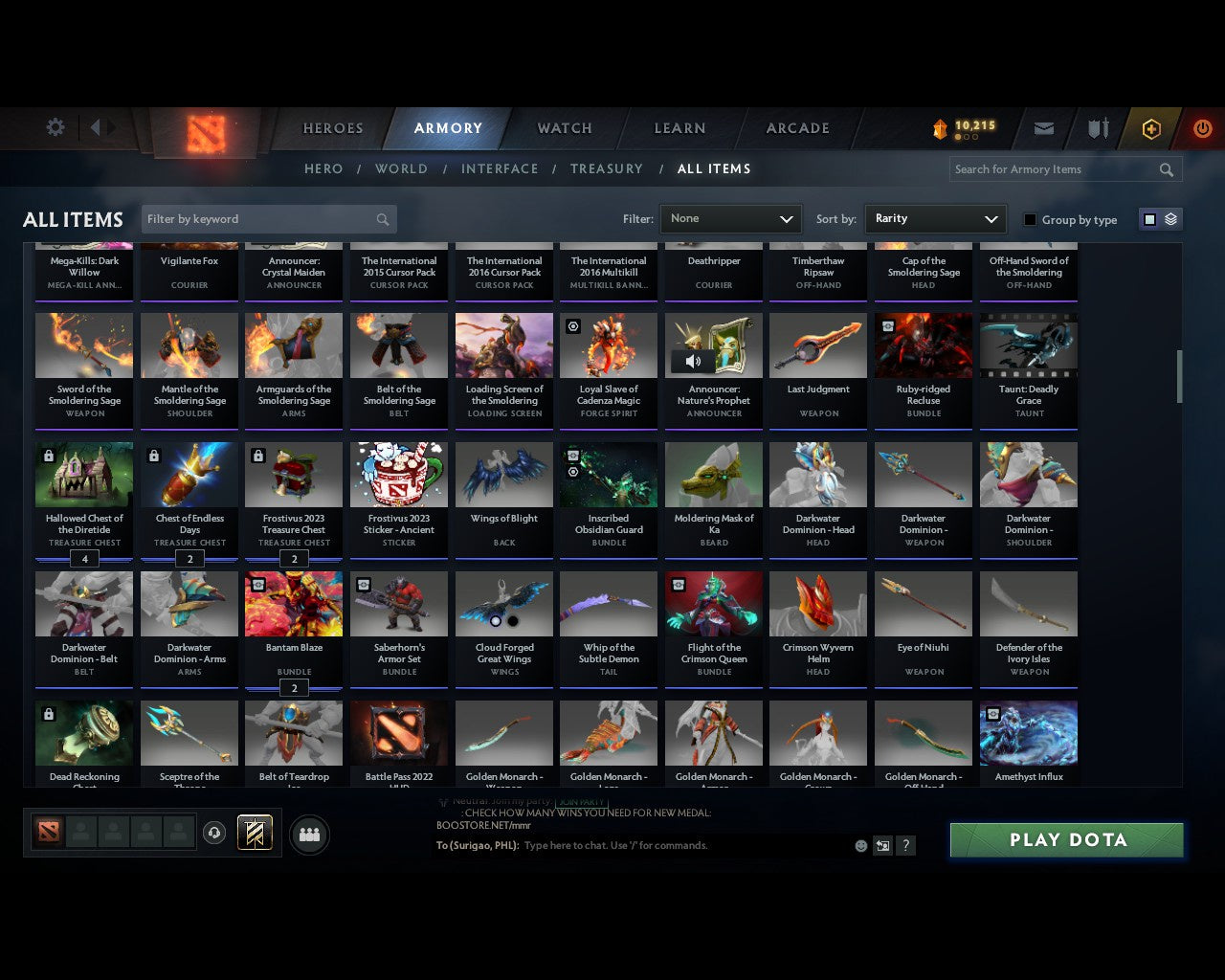
Task: Open the Sort by Rarity dropdown
Action: [935, 219]
